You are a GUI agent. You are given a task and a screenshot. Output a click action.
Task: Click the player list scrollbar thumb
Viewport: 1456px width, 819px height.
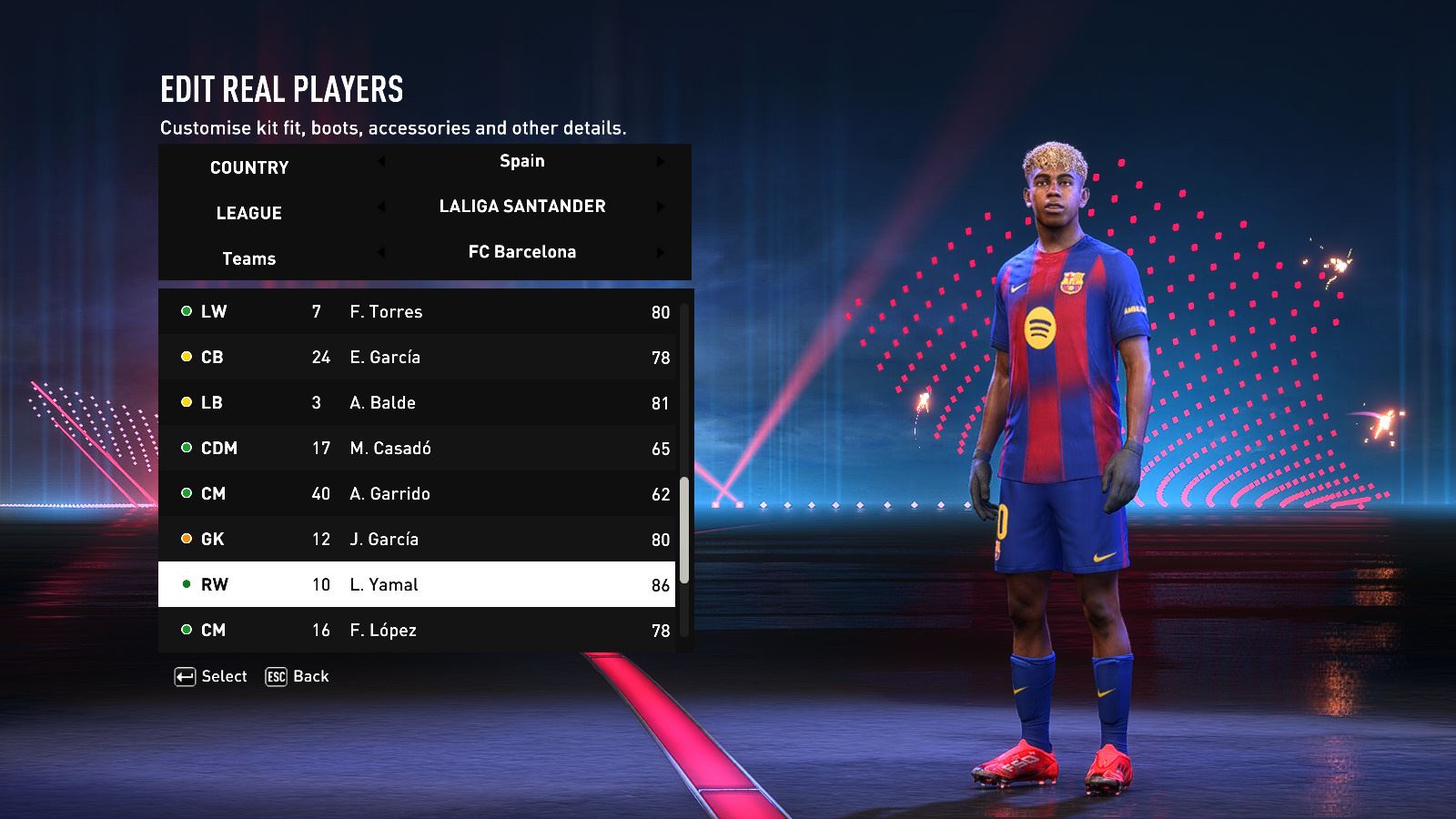click(x=684, y=530)
